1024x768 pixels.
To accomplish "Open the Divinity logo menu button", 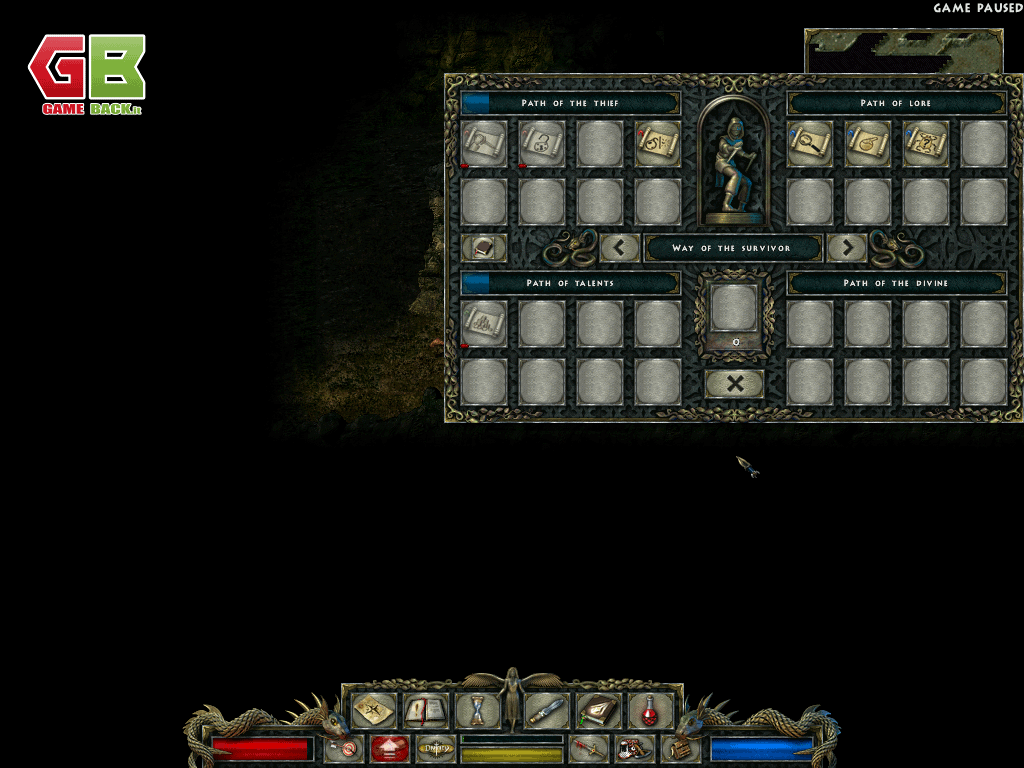I will coord(436,748).
